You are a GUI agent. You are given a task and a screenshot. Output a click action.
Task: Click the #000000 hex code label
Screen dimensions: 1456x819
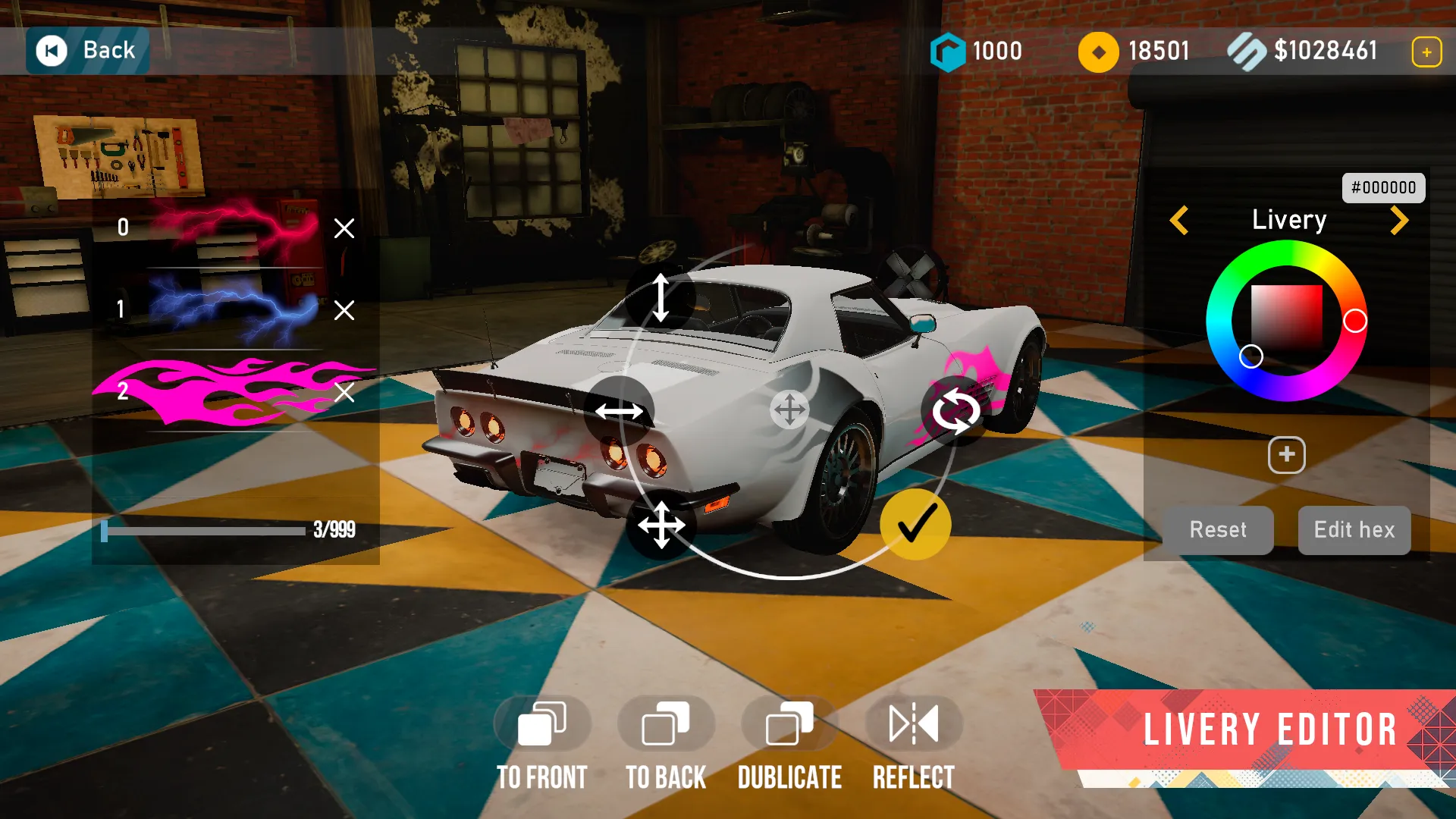pyautogui.click(x=1383, y=187)
